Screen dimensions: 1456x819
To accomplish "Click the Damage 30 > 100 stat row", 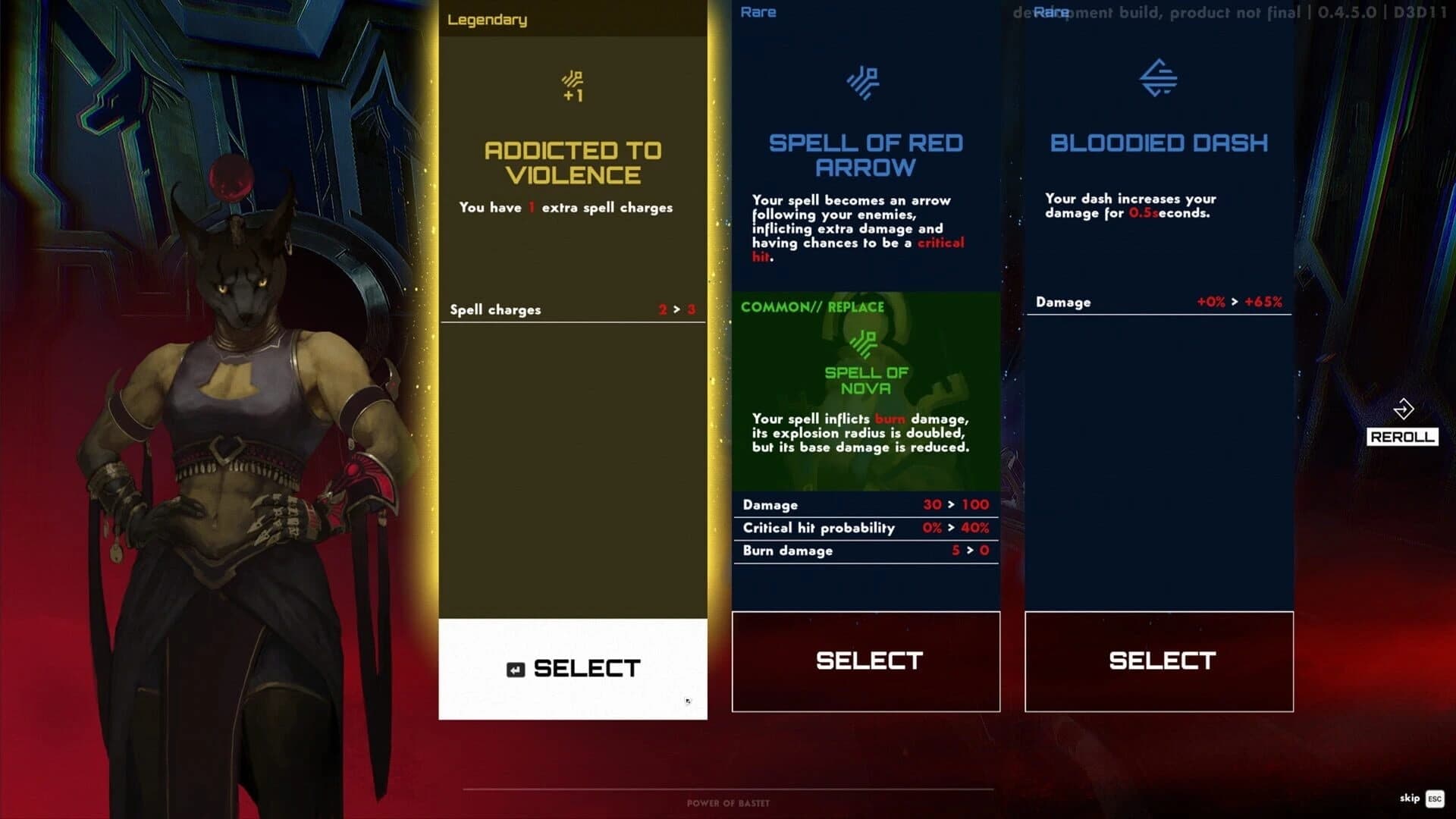I will pos(865,504).
